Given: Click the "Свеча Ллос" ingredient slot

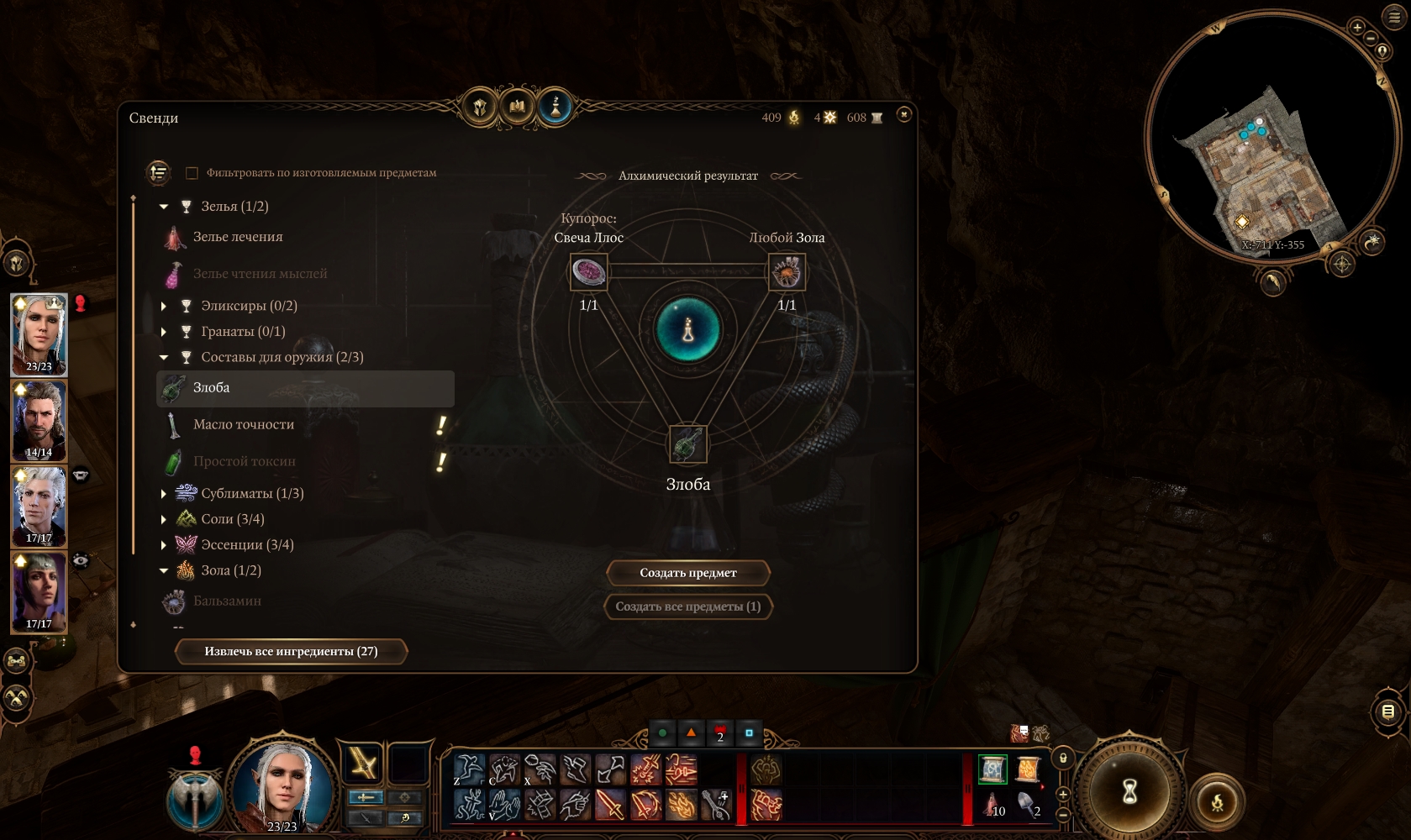Looking at the screenshot, I should point(588,272).
